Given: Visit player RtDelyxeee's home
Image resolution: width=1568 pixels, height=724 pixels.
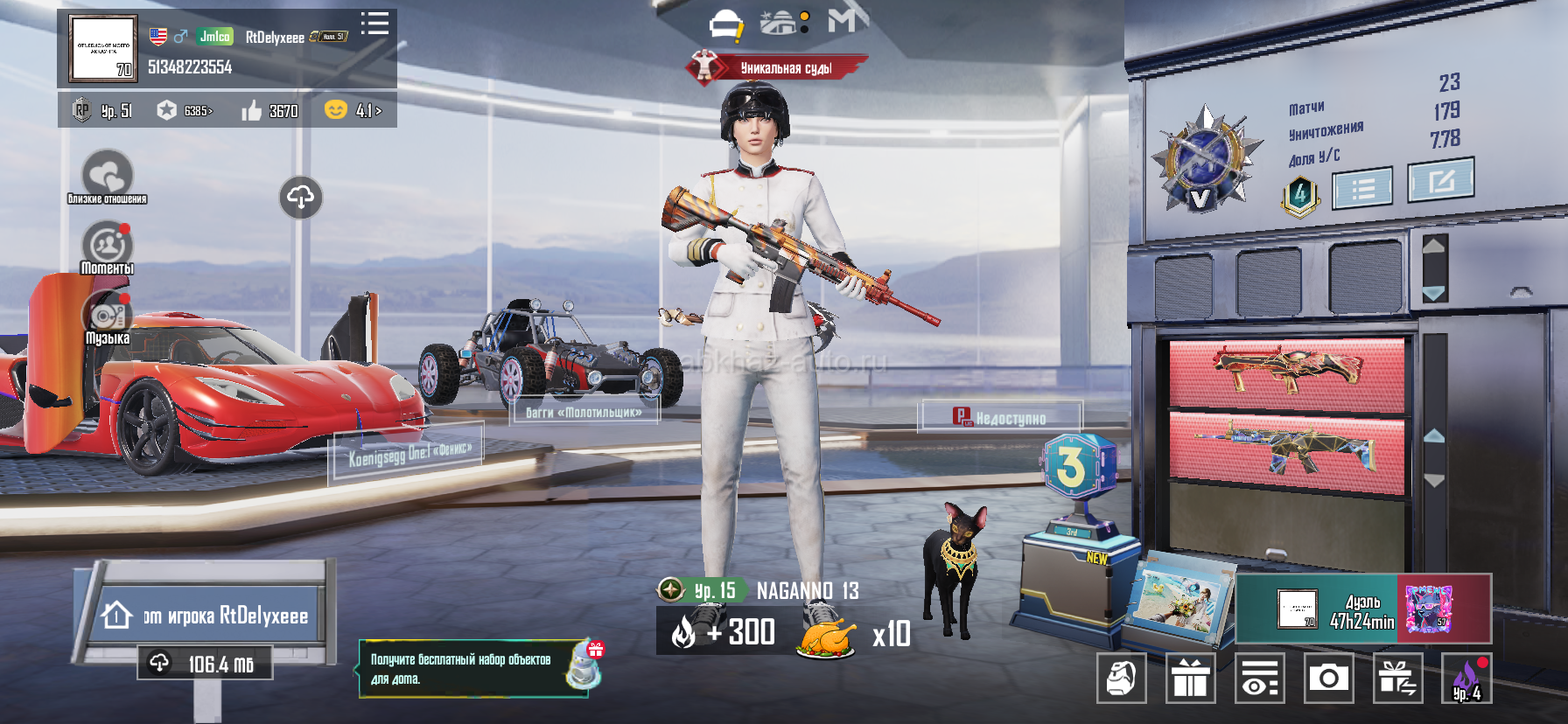Looking at the screenshot, I should (206, 616).
